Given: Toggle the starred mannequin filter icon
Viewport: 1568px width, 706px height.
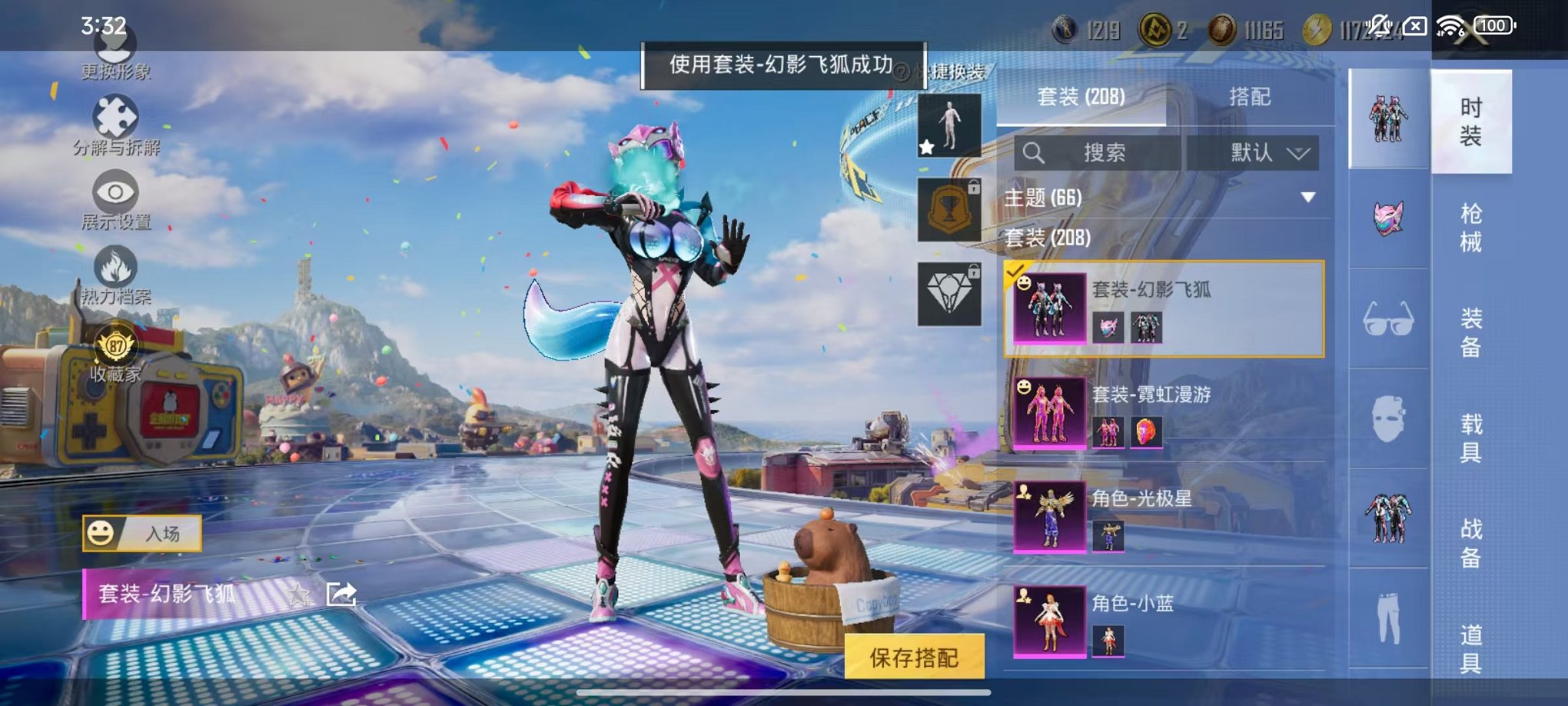Looking at the screenshot, I should click(x=948, y=125).
